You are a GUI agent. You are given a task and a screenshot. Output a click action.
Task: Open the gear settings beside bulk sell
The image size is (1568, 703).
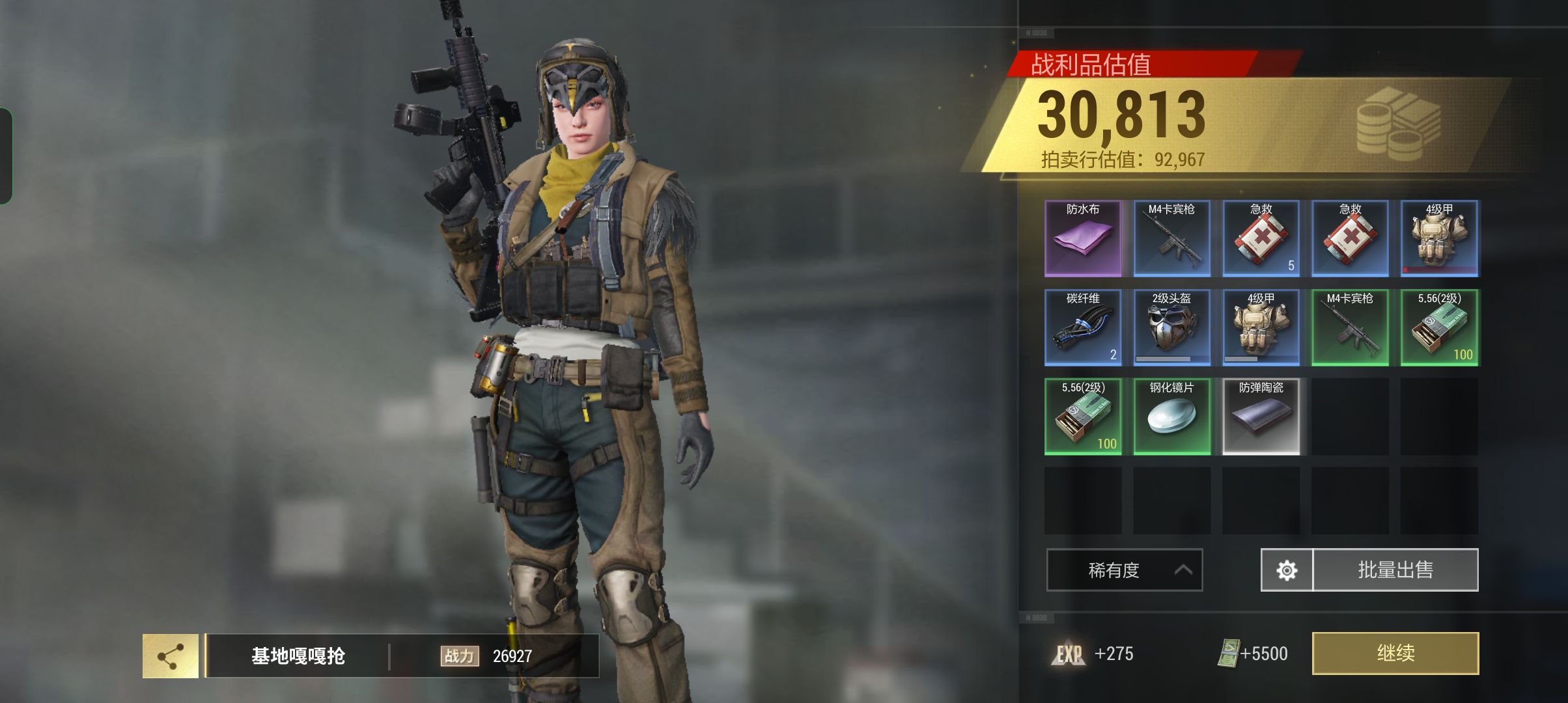coord(1287,570)
